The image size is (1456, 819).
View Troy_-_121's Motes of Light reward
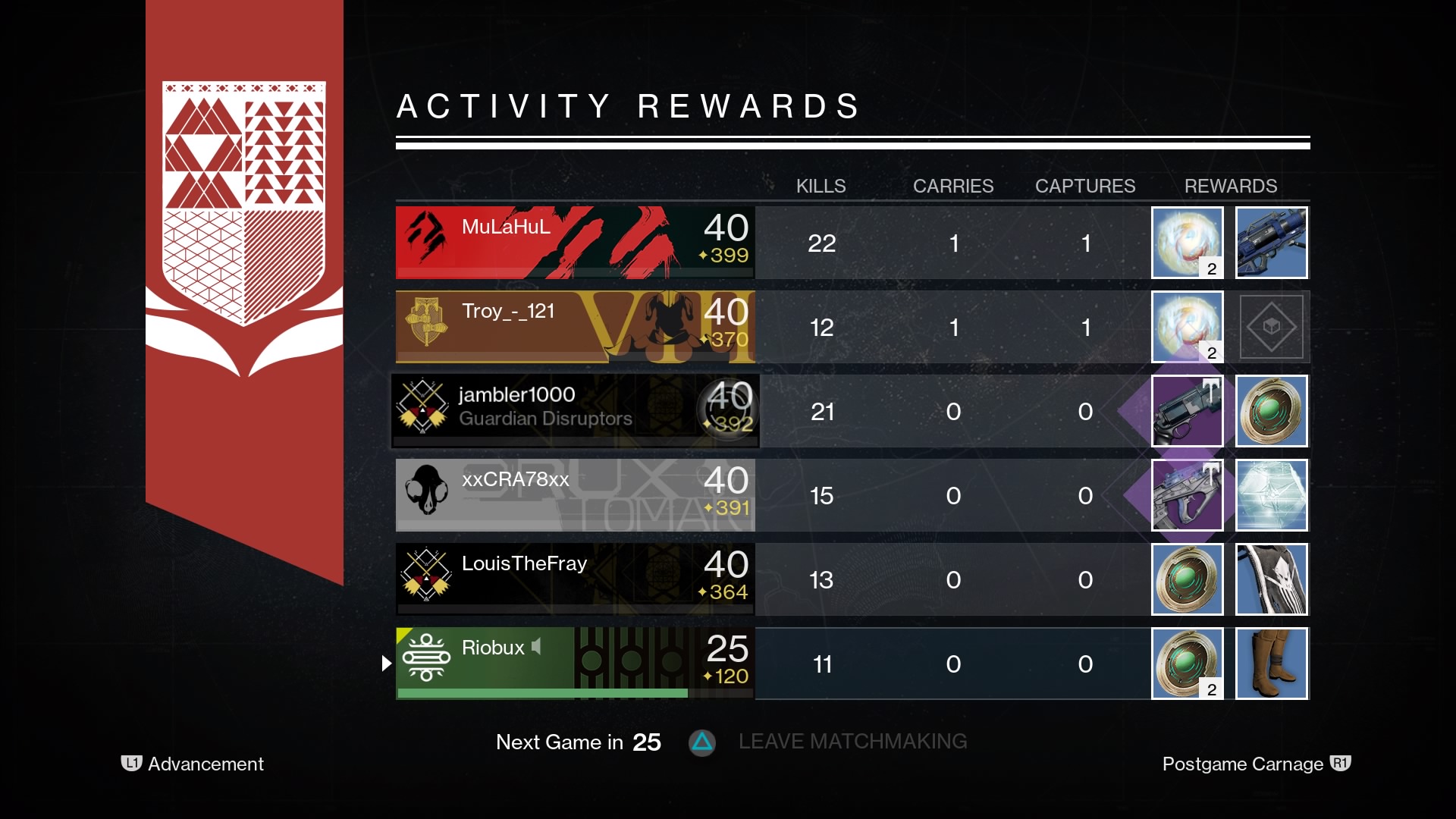coord(1188,327)
